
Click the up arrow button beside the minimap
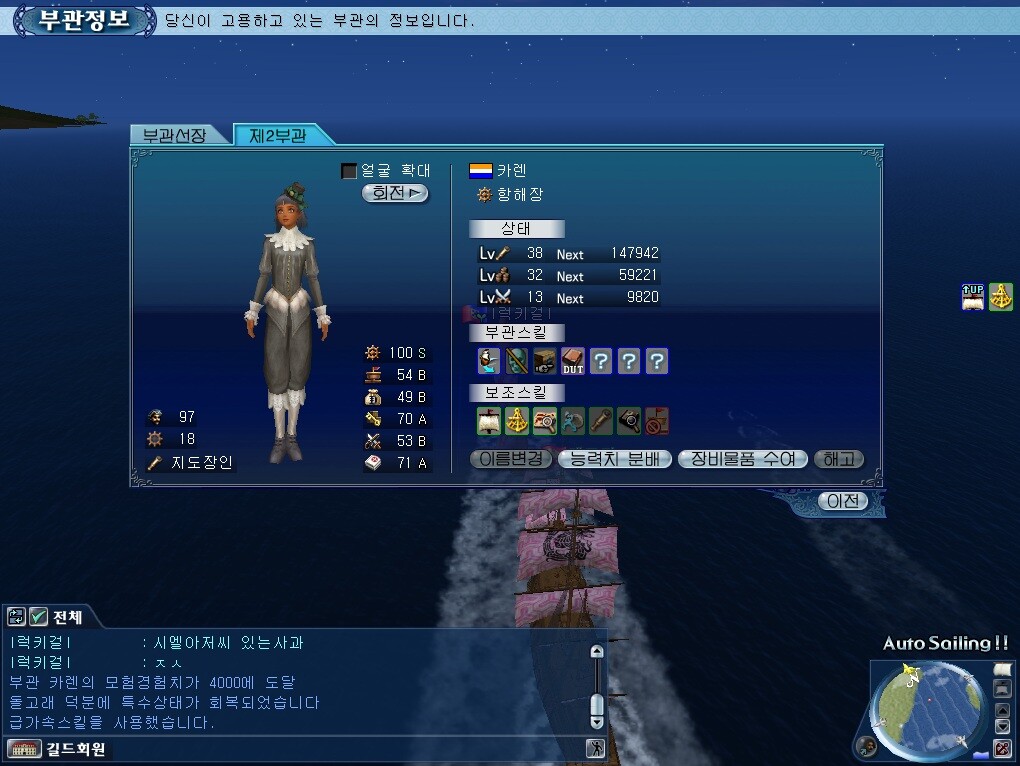[x=1003, y=711]
